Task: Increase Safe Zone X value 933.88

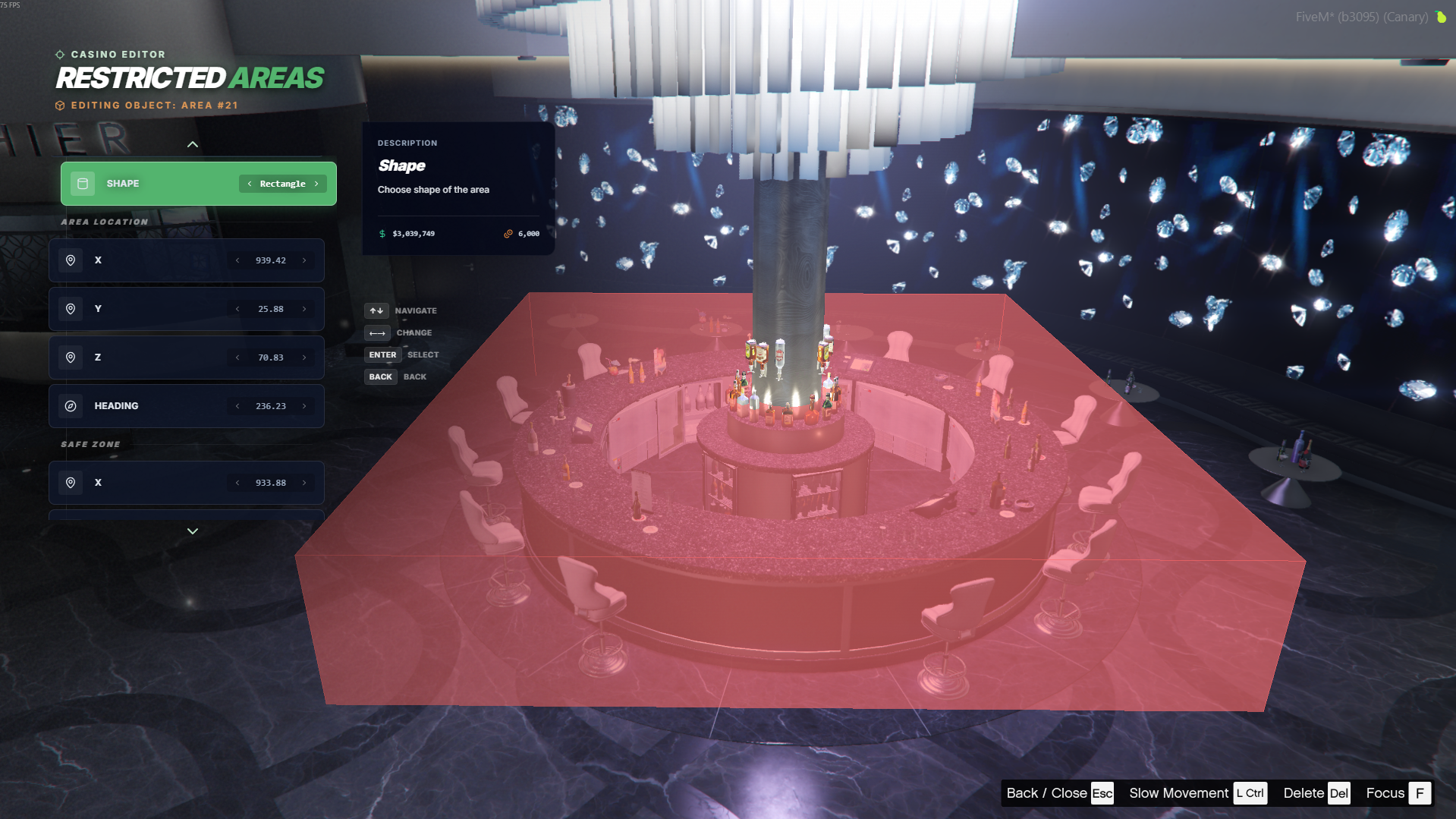Action: [x=304, y=483]
